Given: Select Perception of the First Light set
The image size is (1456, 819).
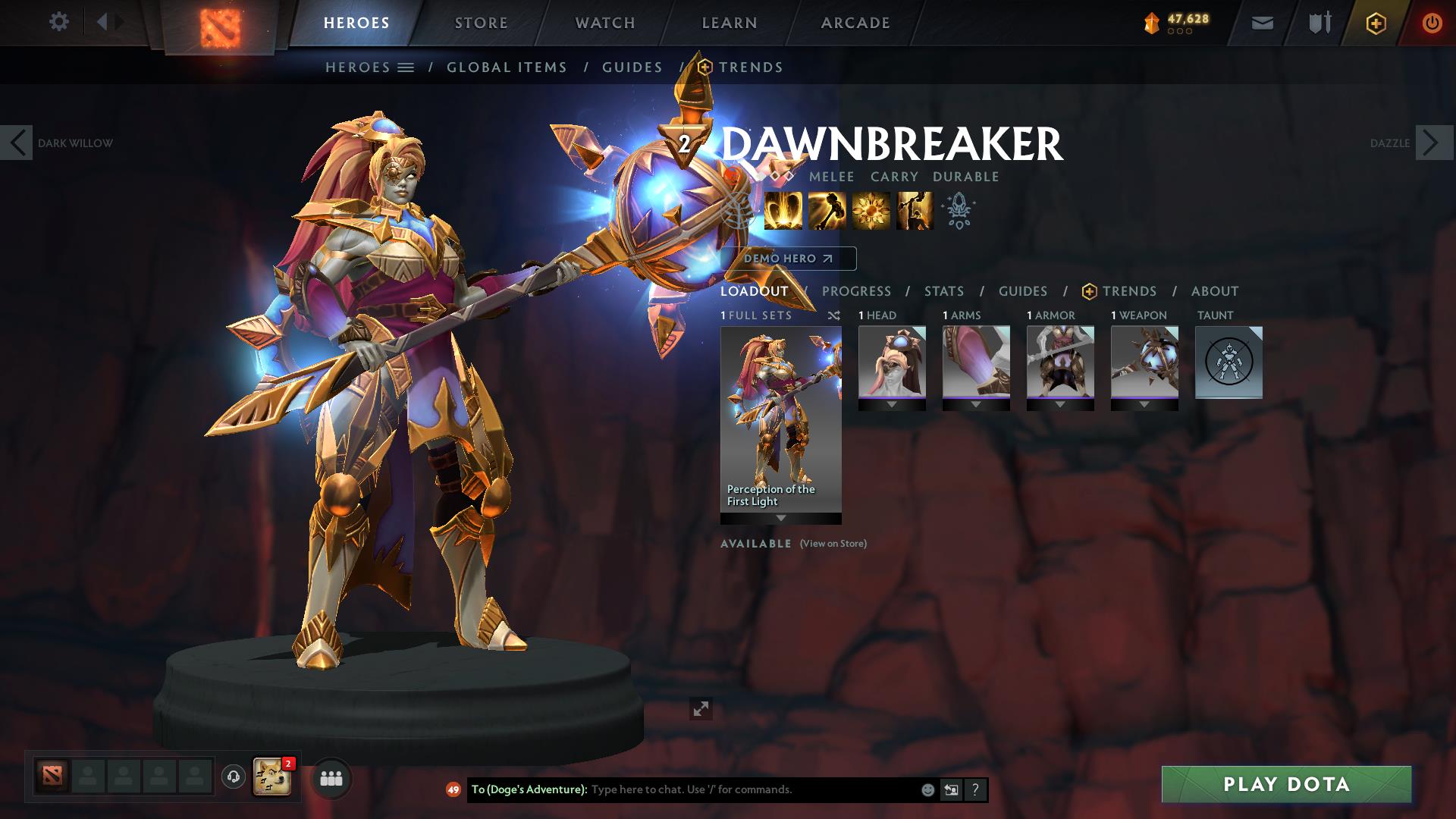Looking at the screenshot, I should pyautogui.click(x=780, y=421).
